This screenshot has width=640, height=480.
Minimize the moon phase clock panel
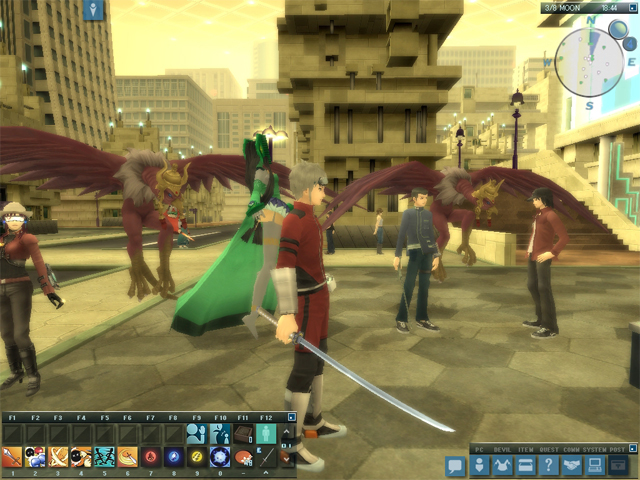(x=632, y=7)
